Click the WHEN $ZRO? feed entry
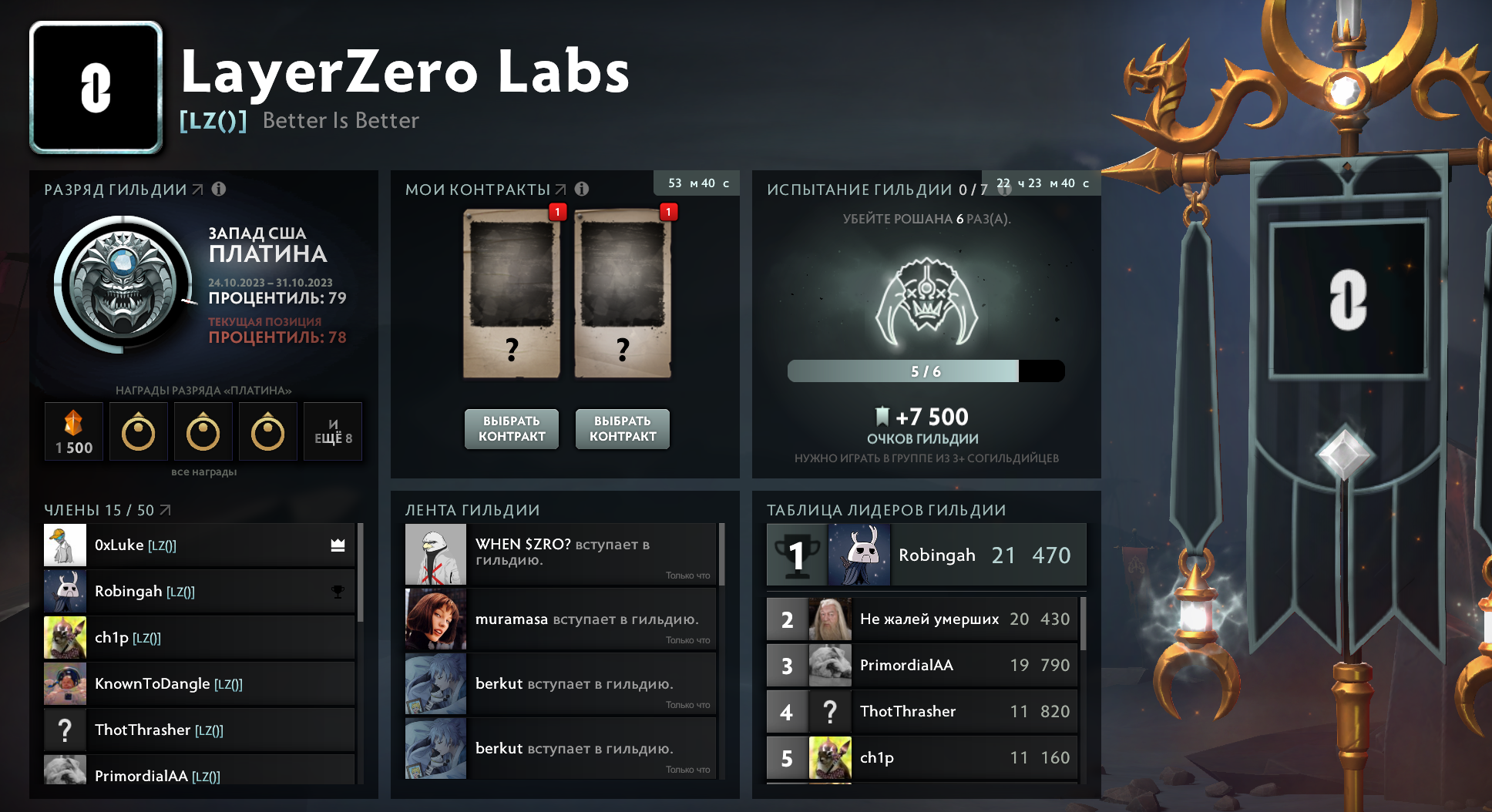The height and width of the screenshot is (812, 1492). click(561, 555)
